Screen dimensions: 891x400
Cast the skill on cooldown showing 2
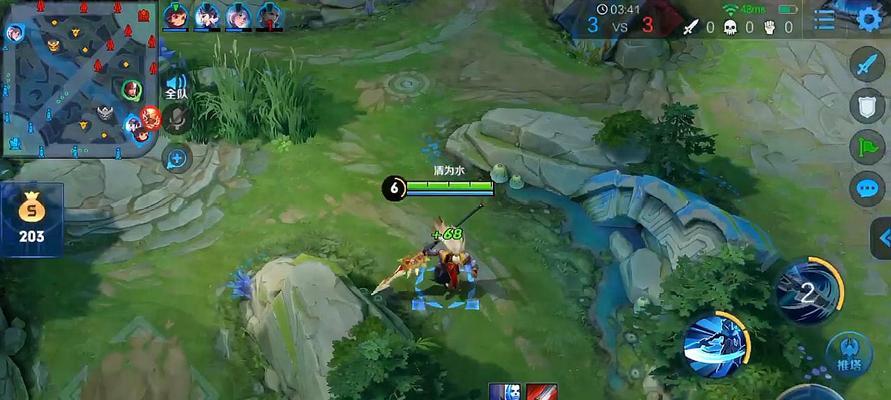click(x=808, y=290)
